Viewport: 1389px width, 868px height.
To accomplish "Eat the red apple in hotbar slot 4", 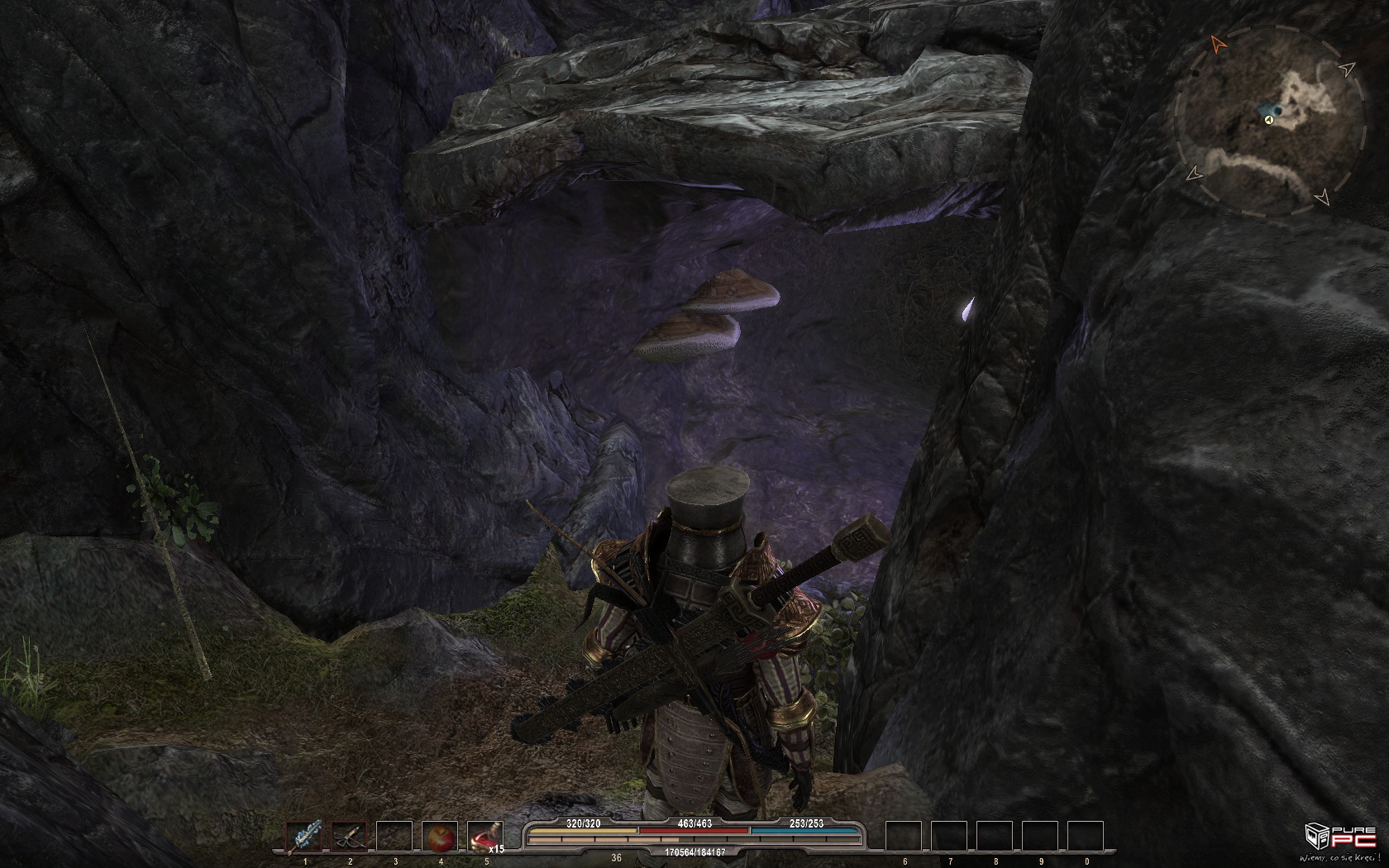I will coord(439,837).
